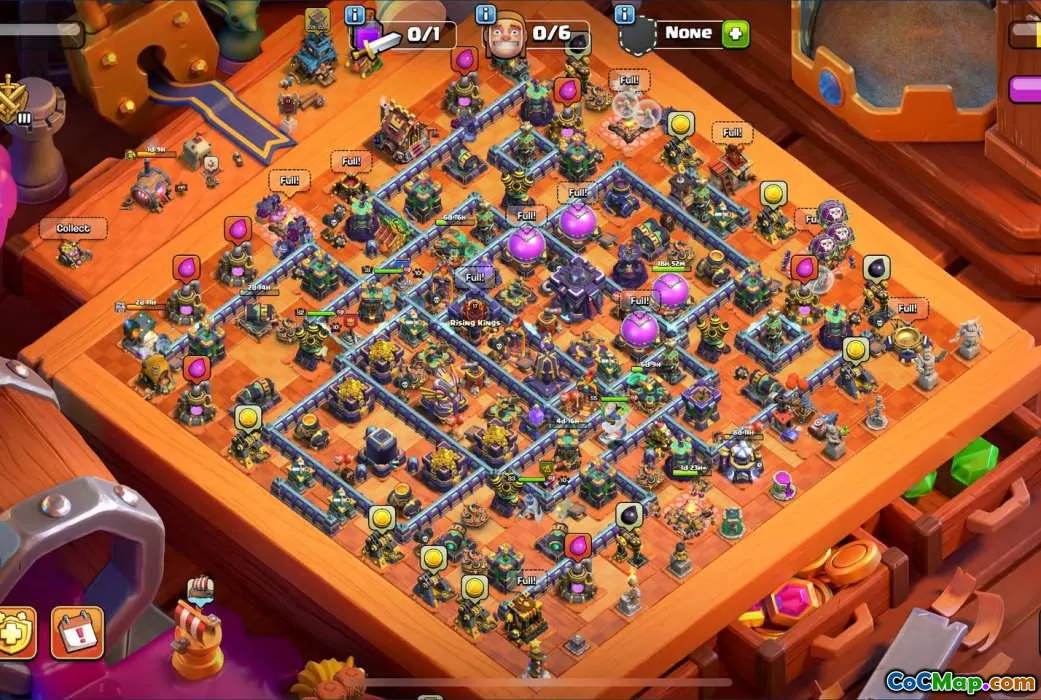Show info for the shield status None
Image resolution: width=1041 pixels, height=700 pixels.
coord(625,15)
